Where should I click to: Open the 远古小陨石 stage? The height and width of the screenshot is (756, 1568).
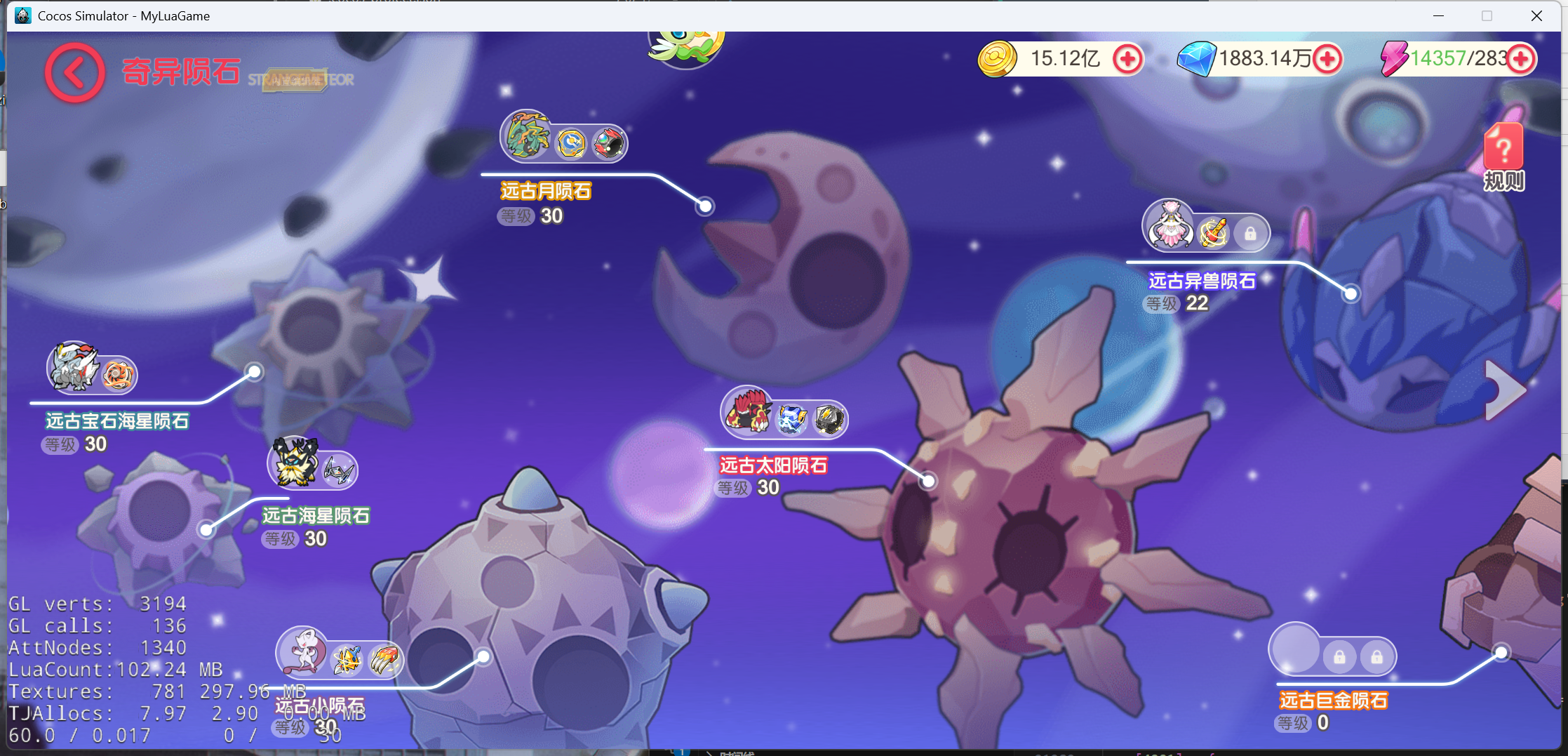(319, 705)
